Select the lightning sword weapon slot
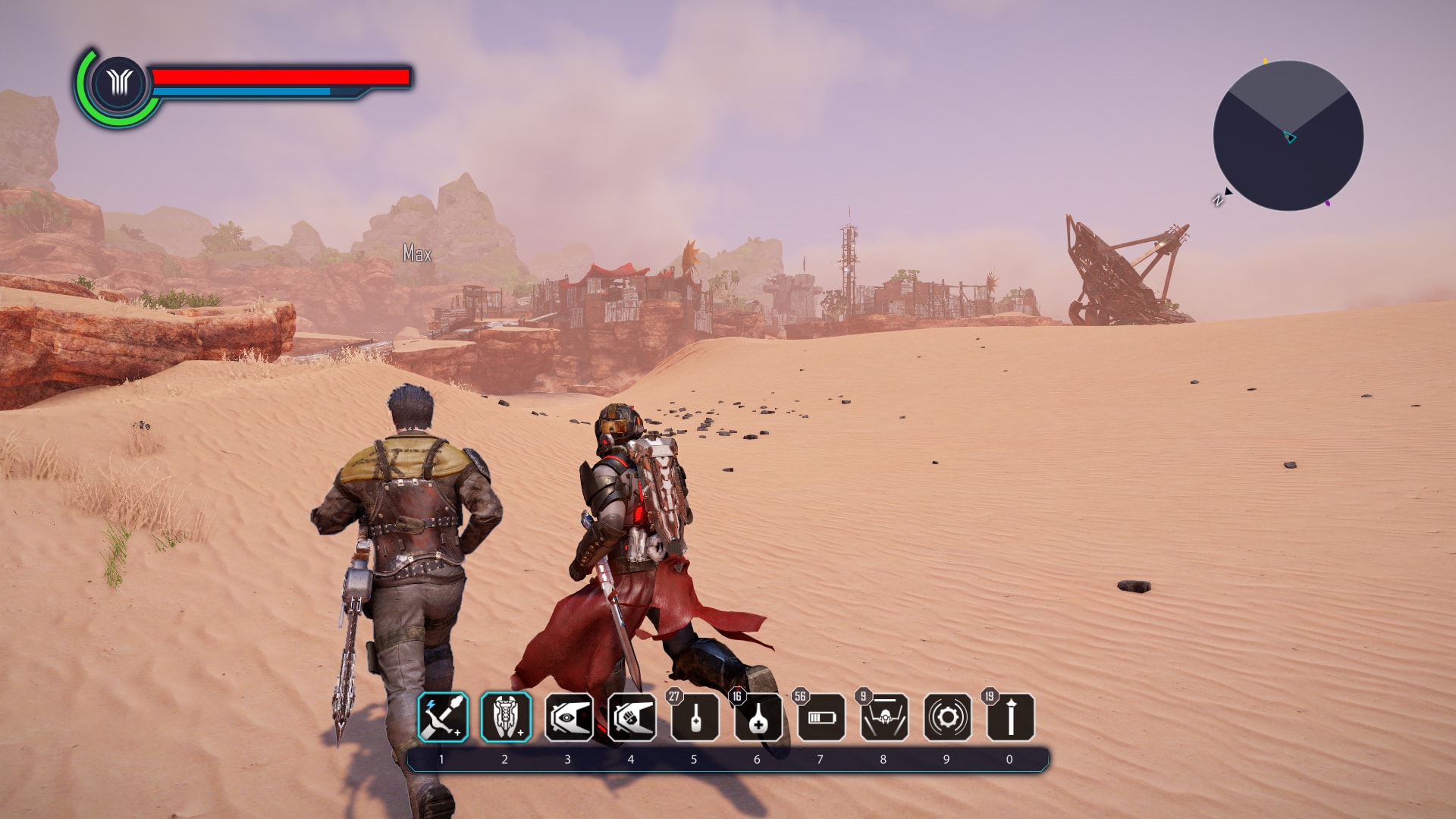The height and width of the screenshot is (819, 1456). coord(443,717)
